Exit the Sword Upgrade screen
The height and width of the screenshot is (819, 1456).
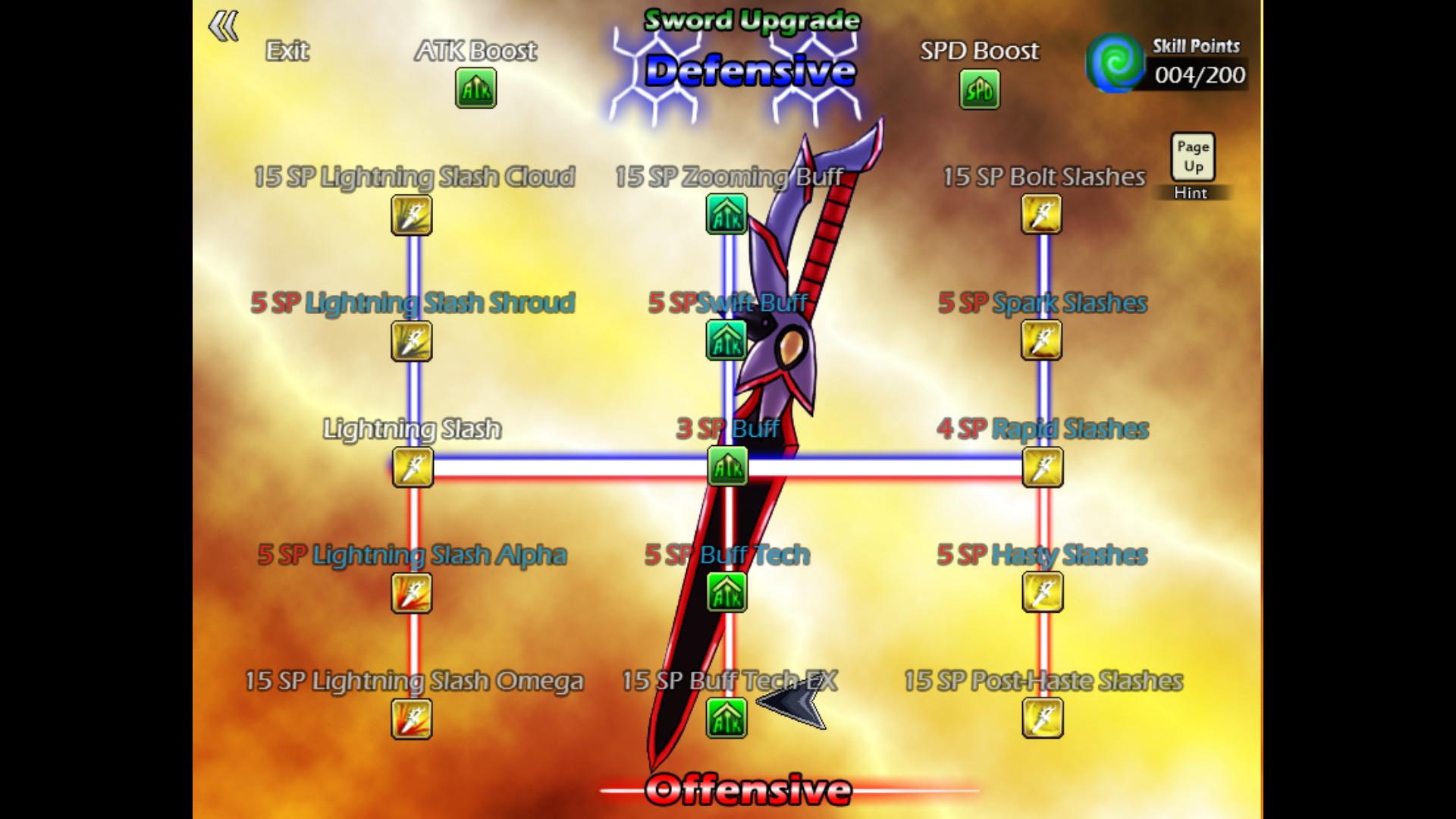coord(287,52)
